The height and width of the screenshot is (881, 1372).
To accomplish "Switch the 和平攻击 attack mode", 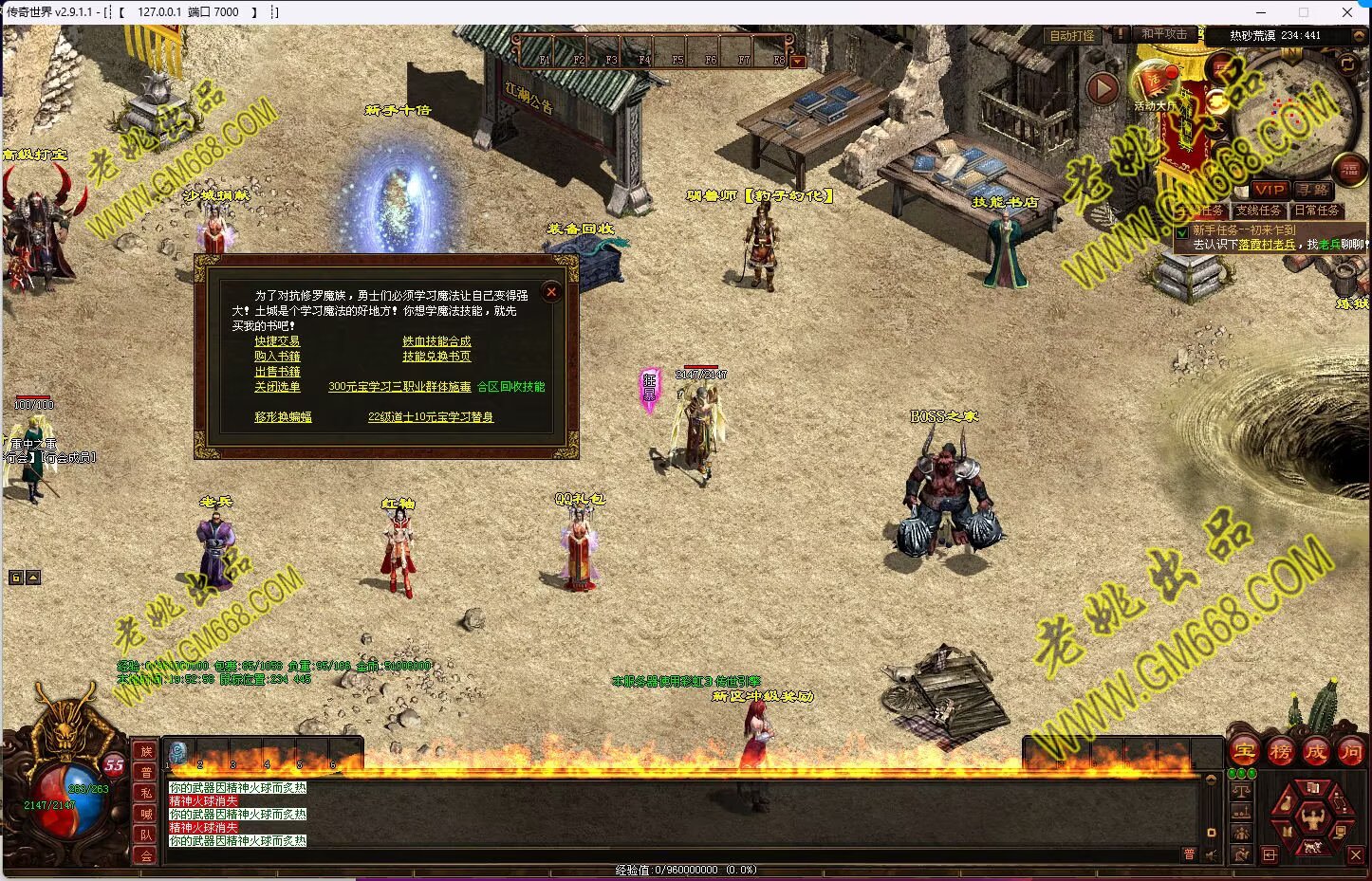I will [1164, 34].
